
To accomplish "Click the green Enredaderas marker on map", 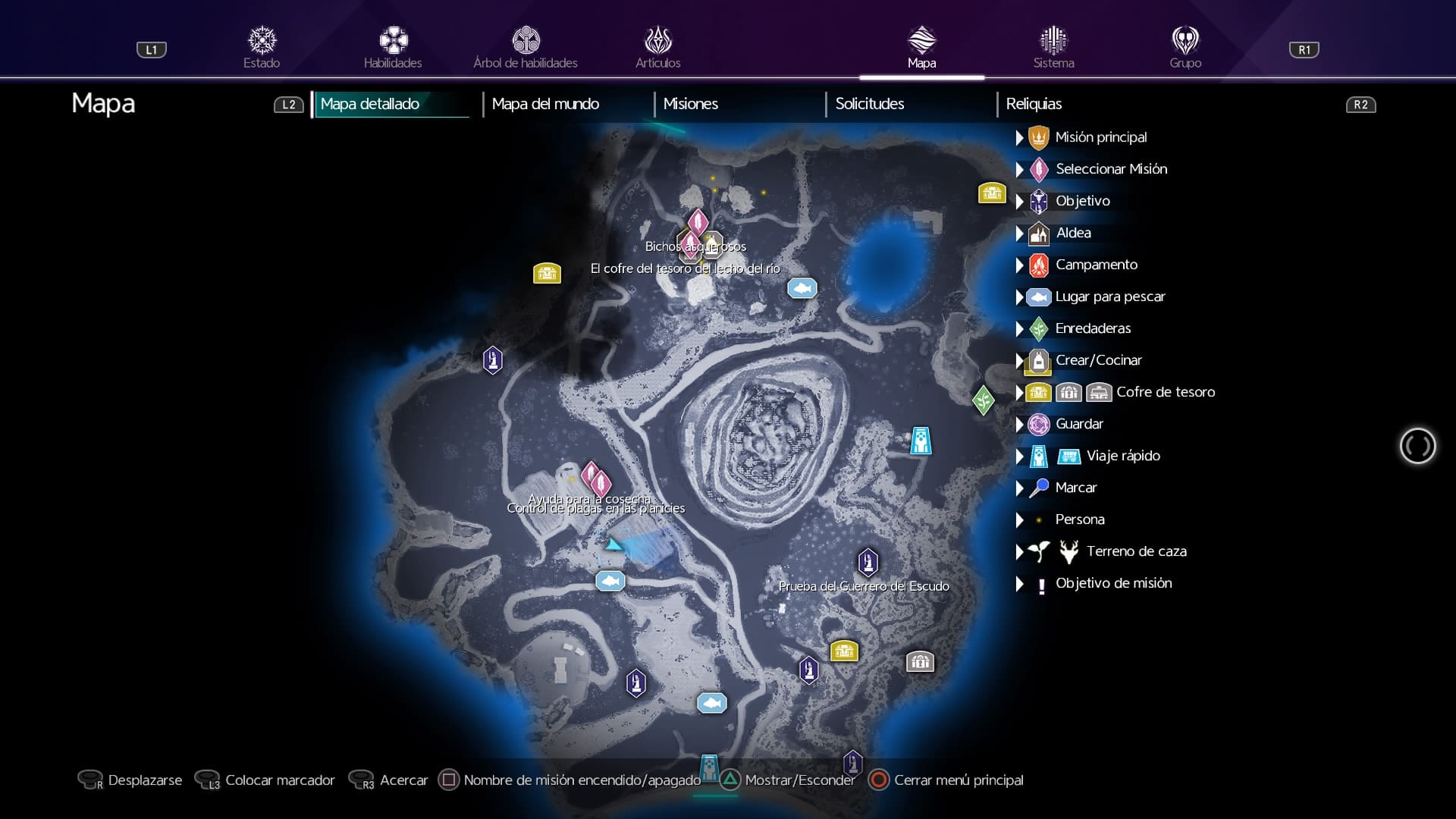I will click(983, 400).
